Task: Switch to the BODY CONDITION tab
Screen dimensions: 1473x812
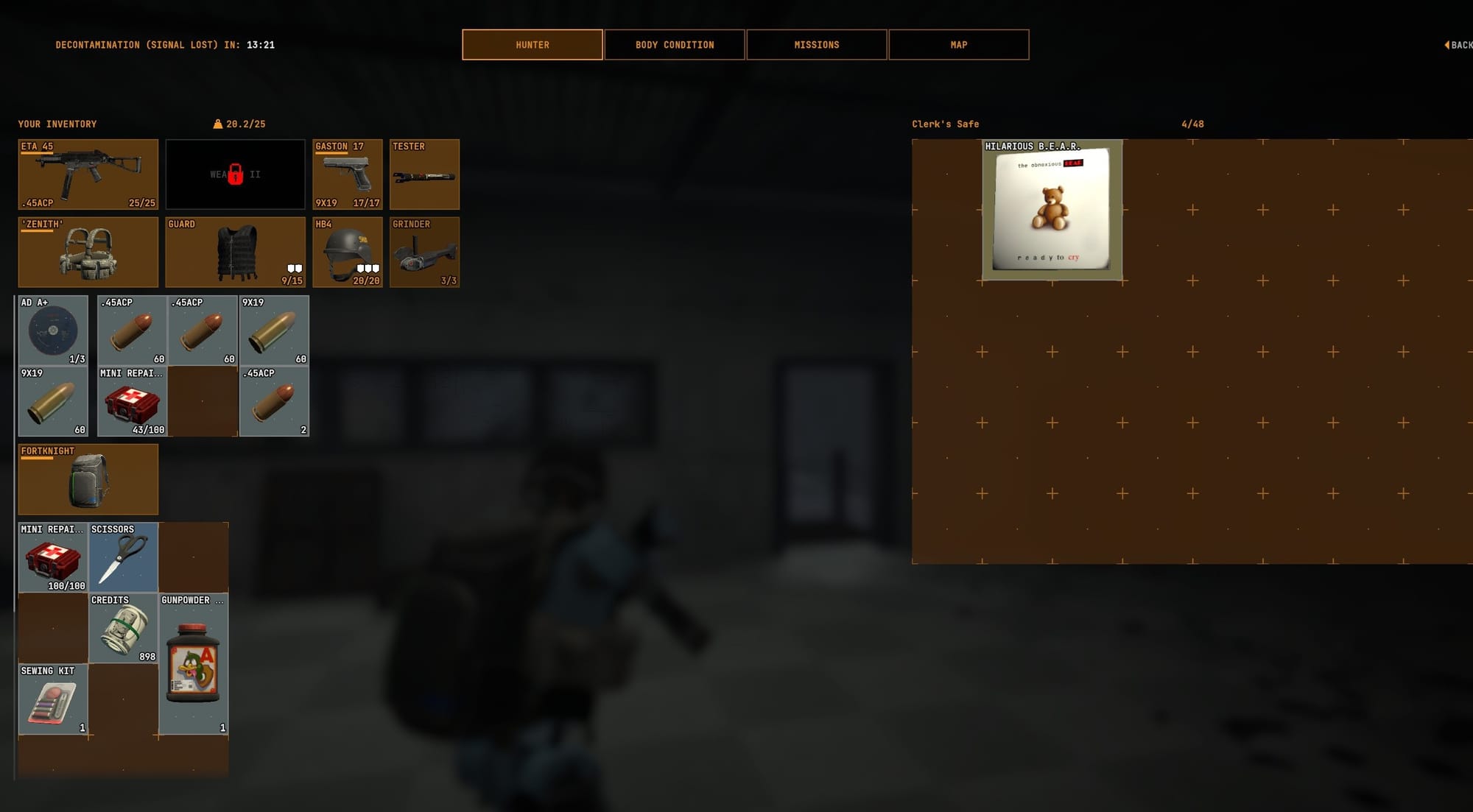Action: (674, 44)
